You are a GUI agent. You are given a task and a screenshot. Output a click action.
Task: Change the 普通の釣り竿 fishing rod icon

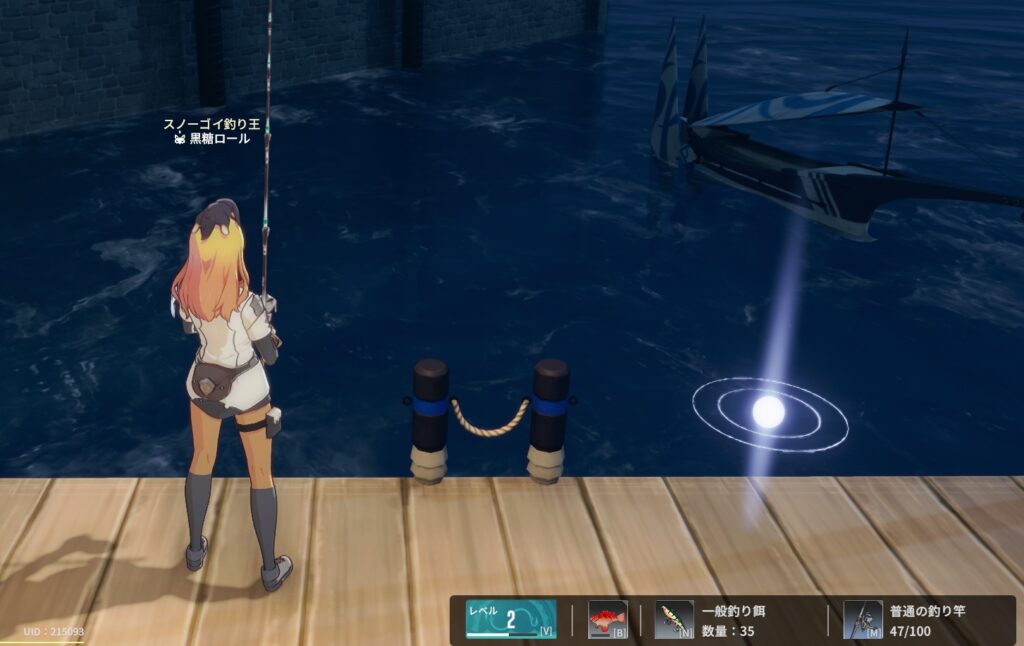coord(862,619)
